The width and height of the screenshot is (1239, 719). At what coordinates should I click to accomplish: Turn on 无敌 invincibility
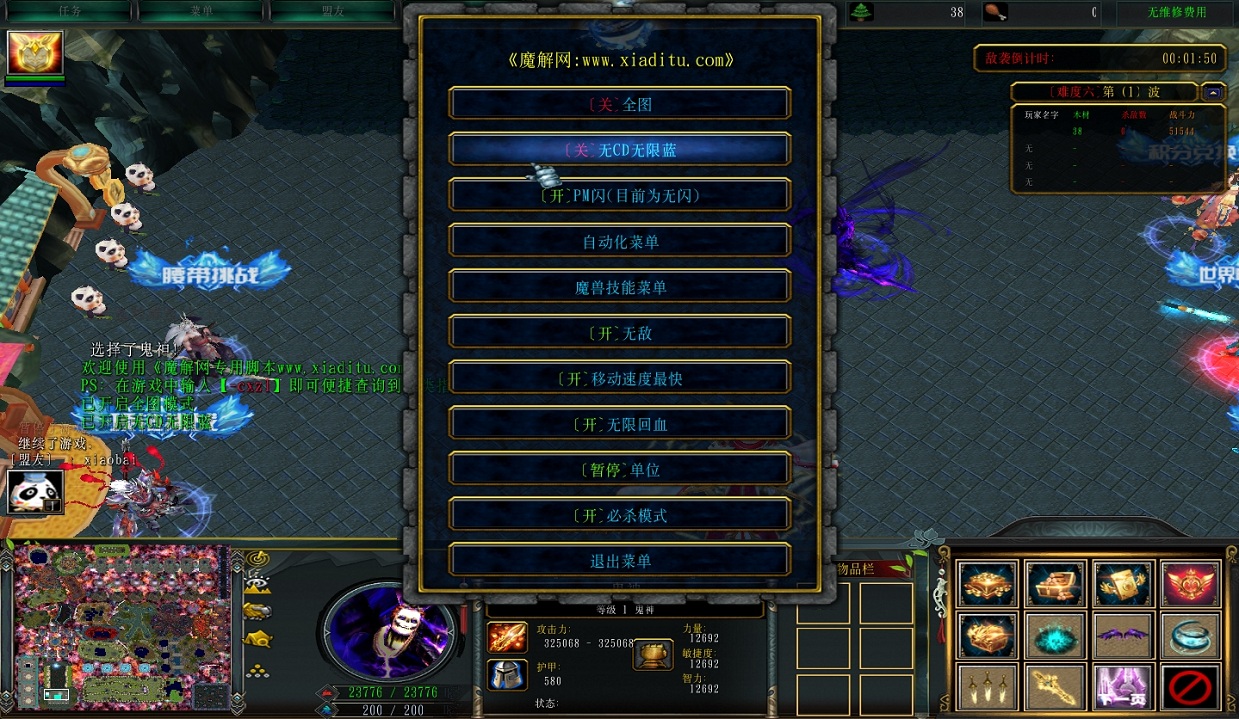point(620,333)
